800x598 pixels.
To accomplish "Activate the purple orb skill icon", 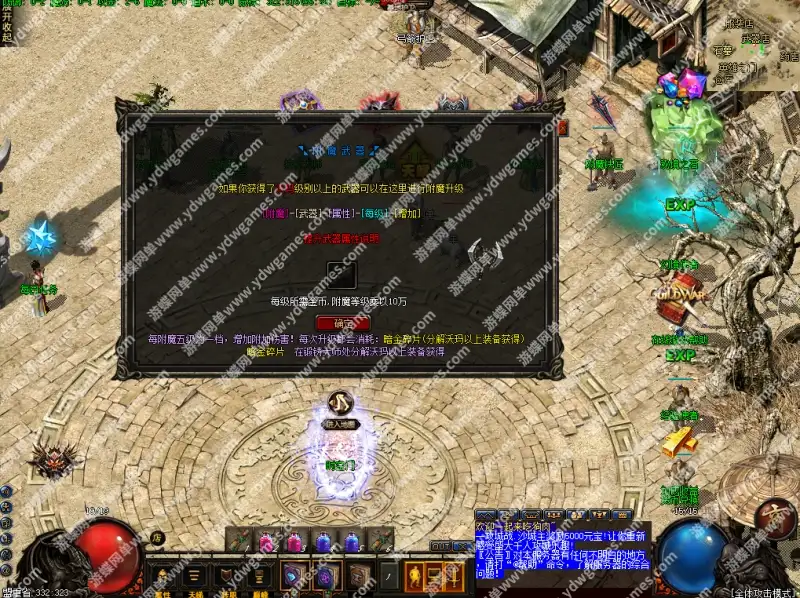I will 326,577.
